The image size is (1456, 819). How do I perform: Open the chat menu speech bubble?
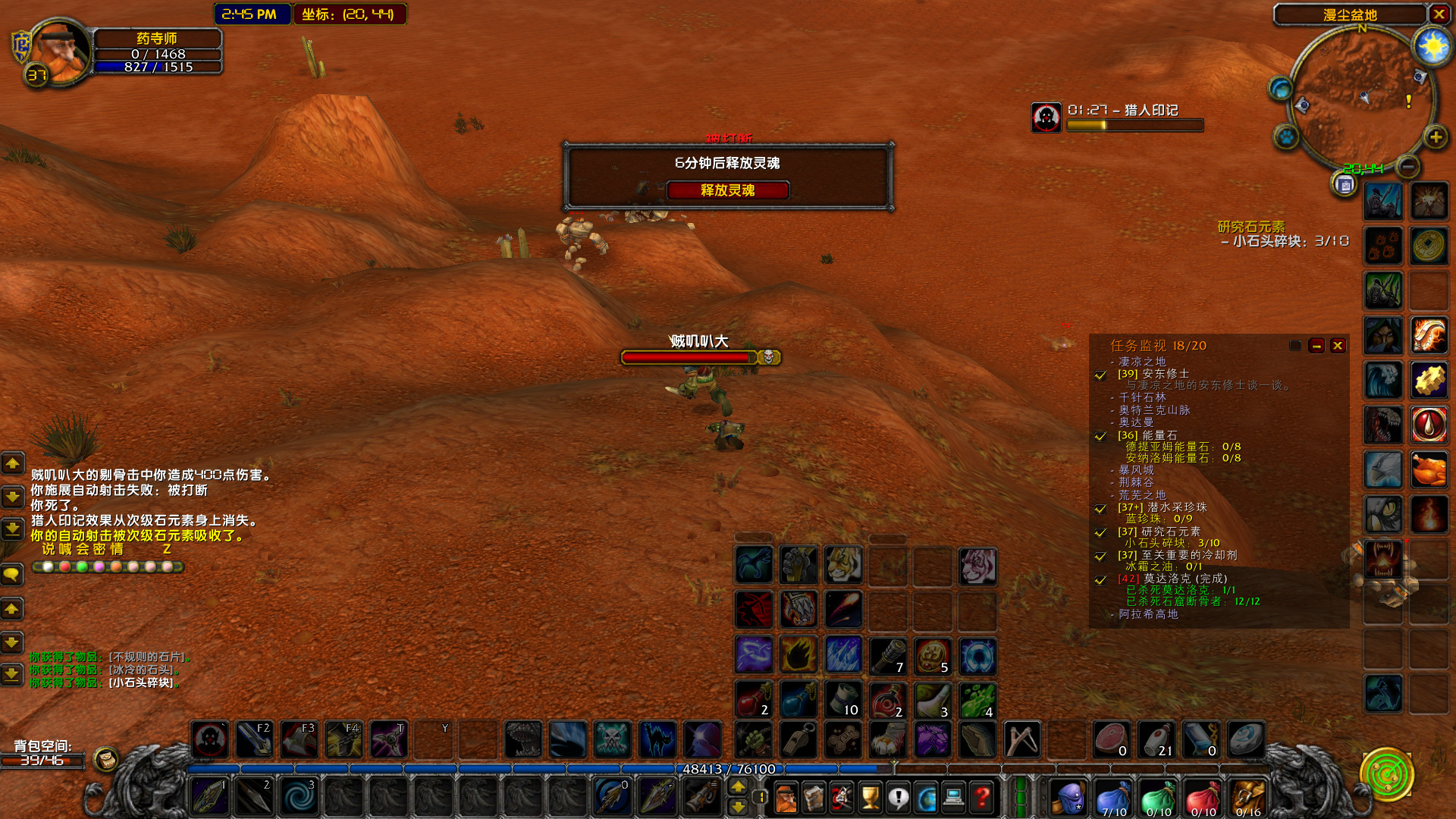pos(12,575)
